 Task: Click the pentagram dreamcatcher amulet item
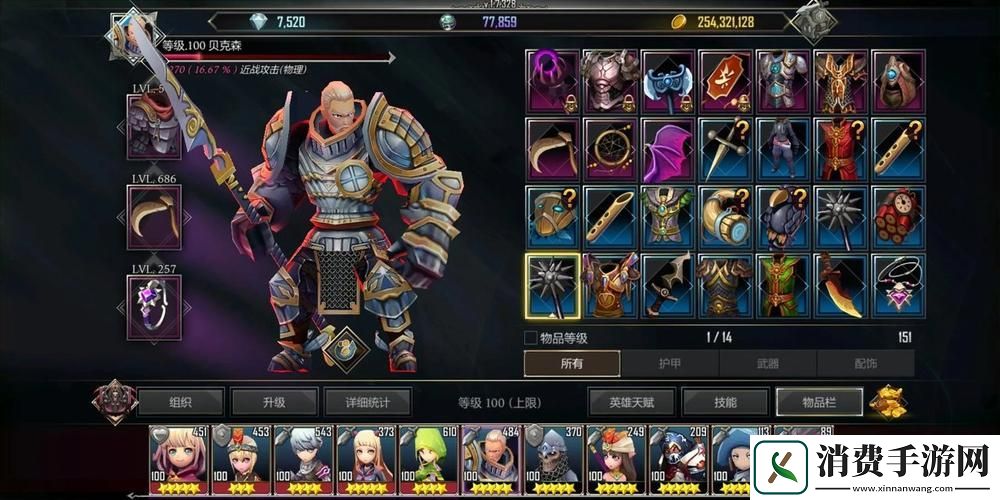610,150
